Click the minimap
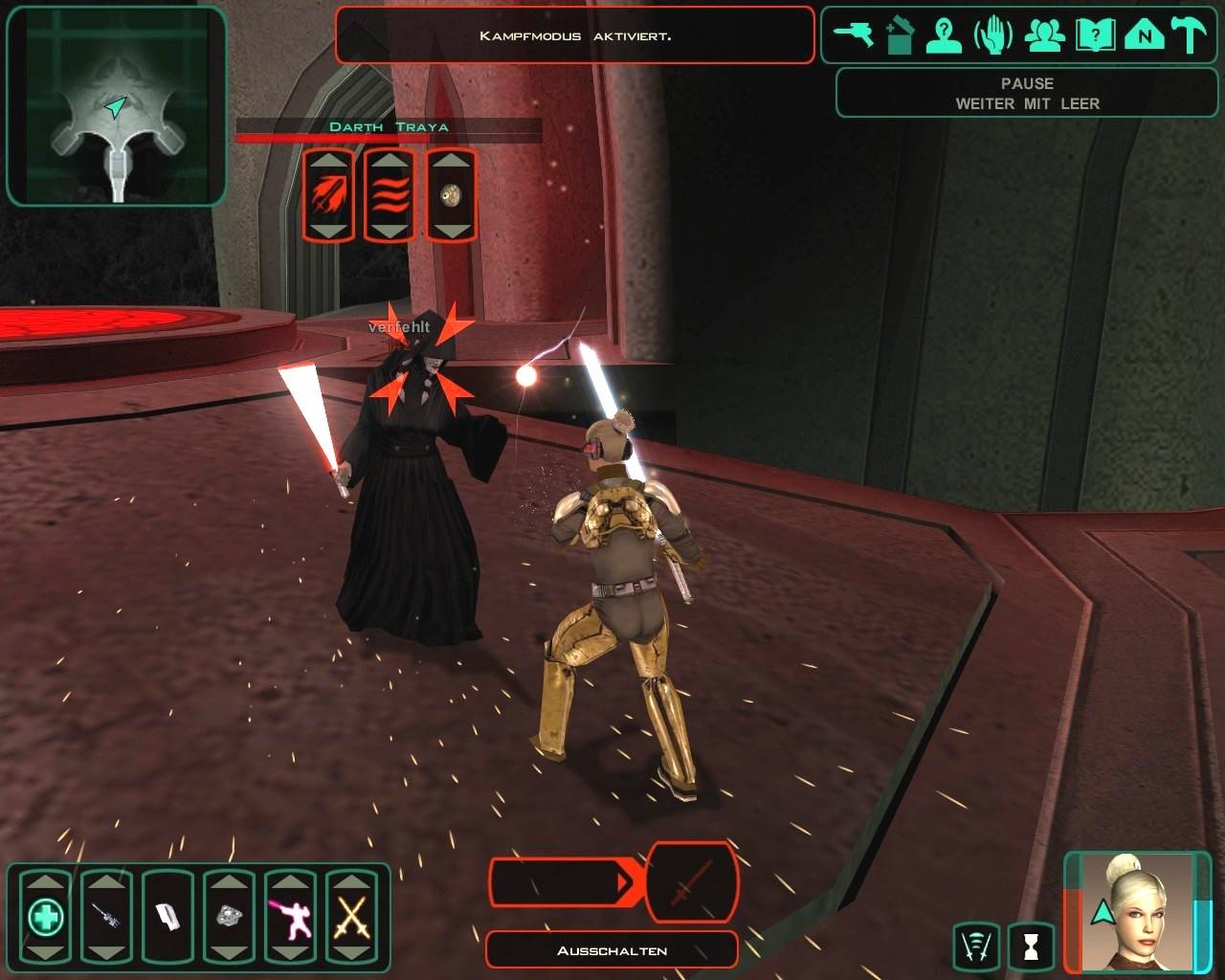This screenshot has width=1225, height=980. (116, 105)
